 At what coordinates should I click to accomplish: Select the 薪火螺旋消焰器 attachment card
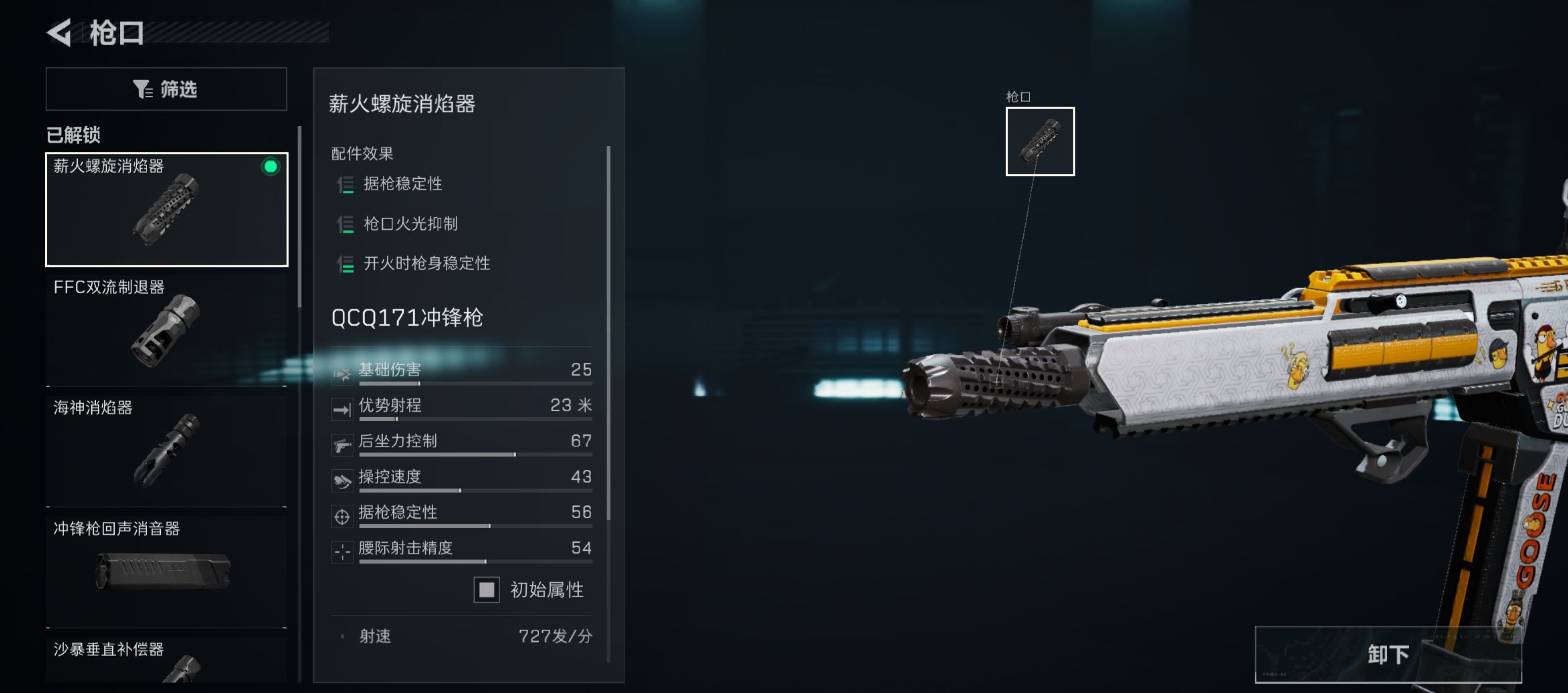pyautogui.click(x=166, y=209)
